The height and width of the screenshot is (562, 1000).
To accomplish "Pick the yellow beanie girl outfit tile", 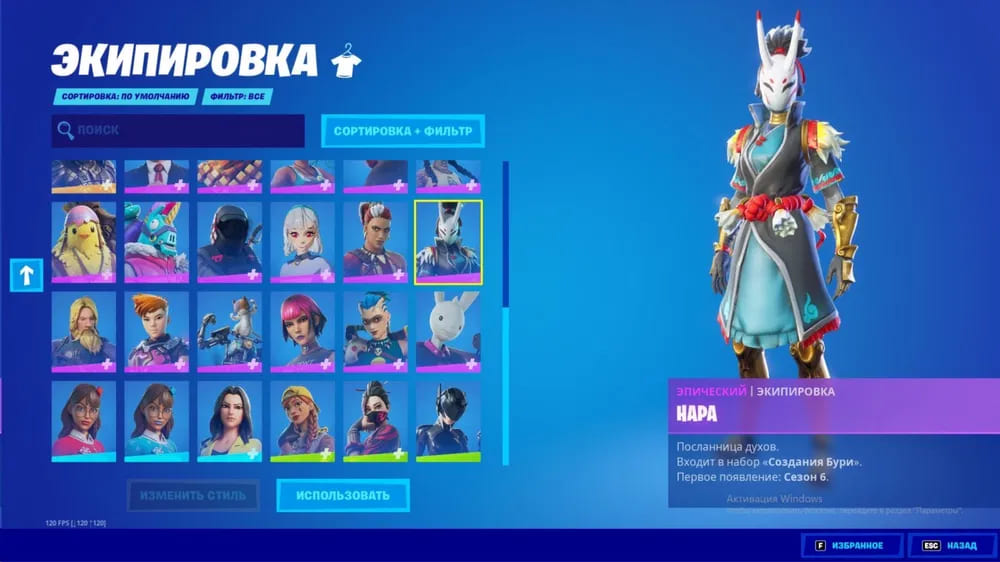I will click(302, 420).
